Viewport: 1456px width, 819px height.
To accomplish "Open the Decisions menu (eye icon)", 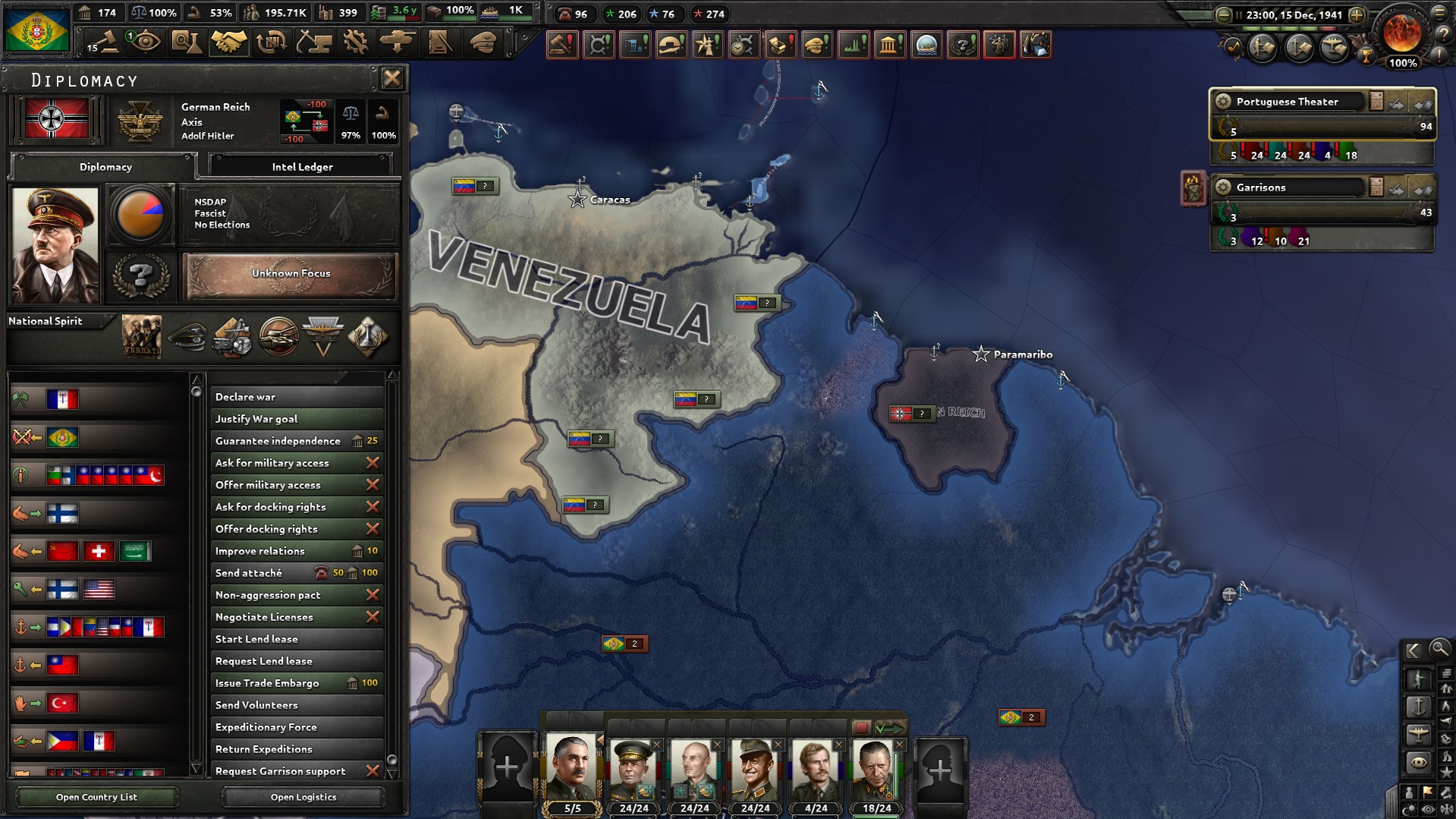I will pyautogui.click(x=144, y=42).
